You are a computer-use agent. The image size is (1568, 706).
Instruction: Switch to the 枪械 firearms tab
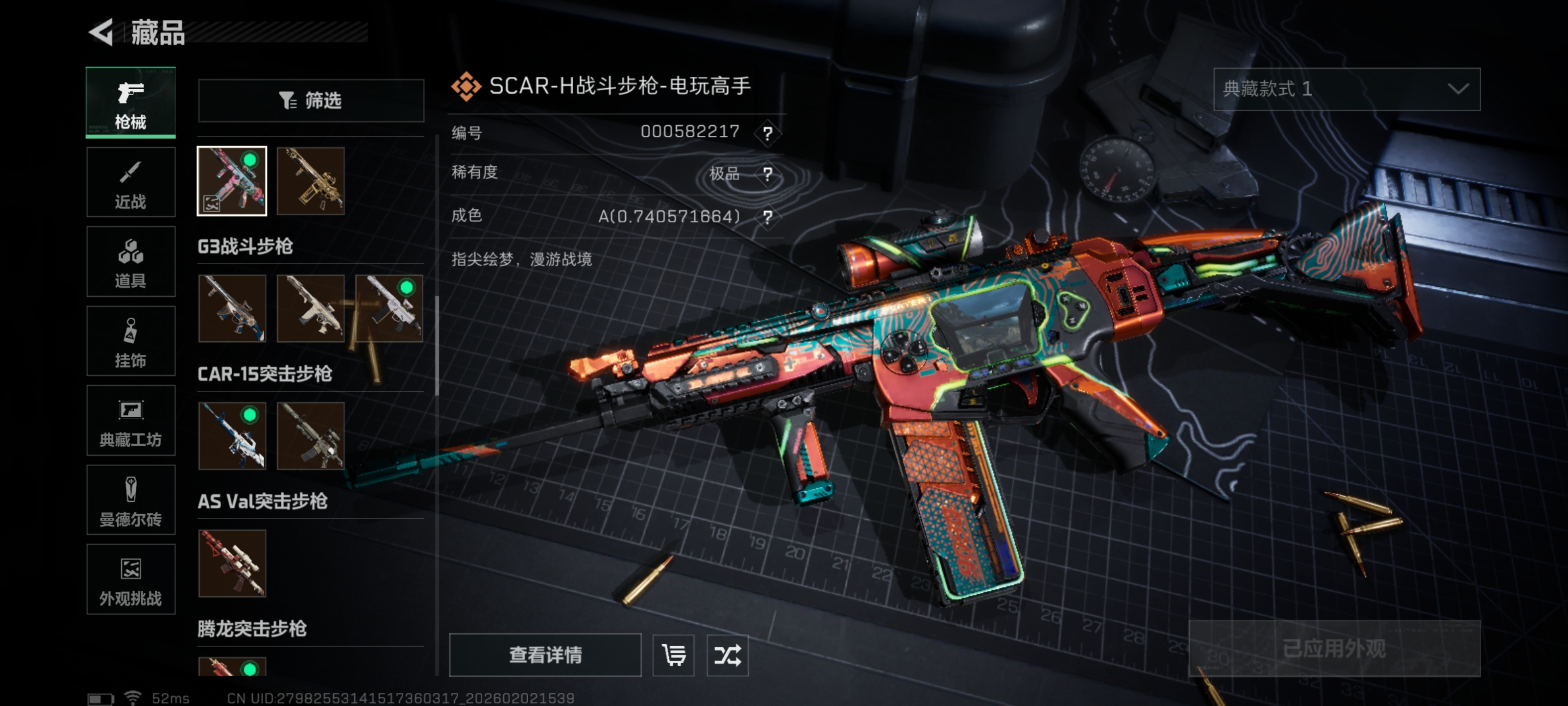[x=131, y=102]
